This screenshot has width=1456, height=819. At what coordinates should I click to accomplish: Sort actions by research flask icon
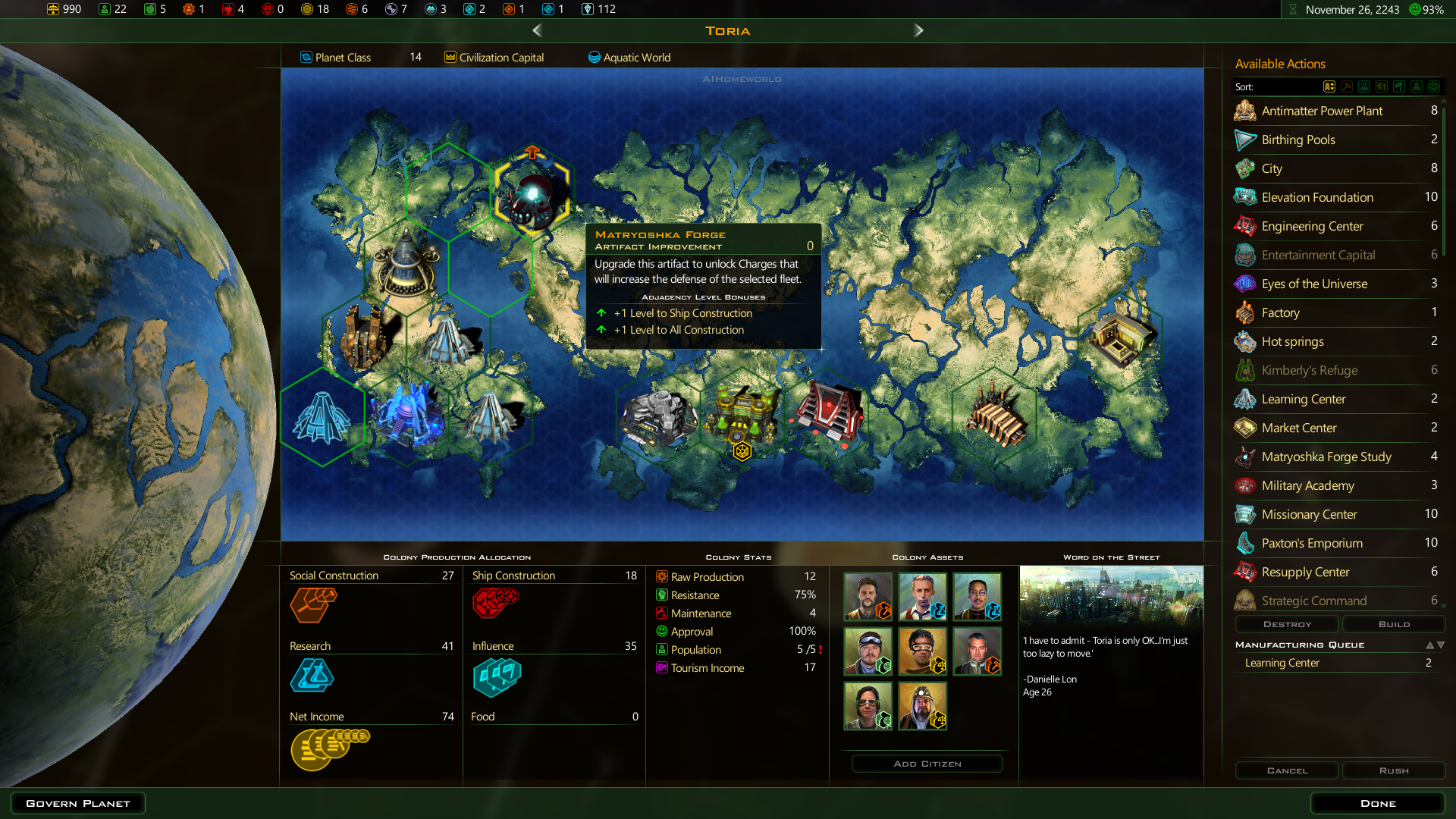click(x=1364, y=86)
